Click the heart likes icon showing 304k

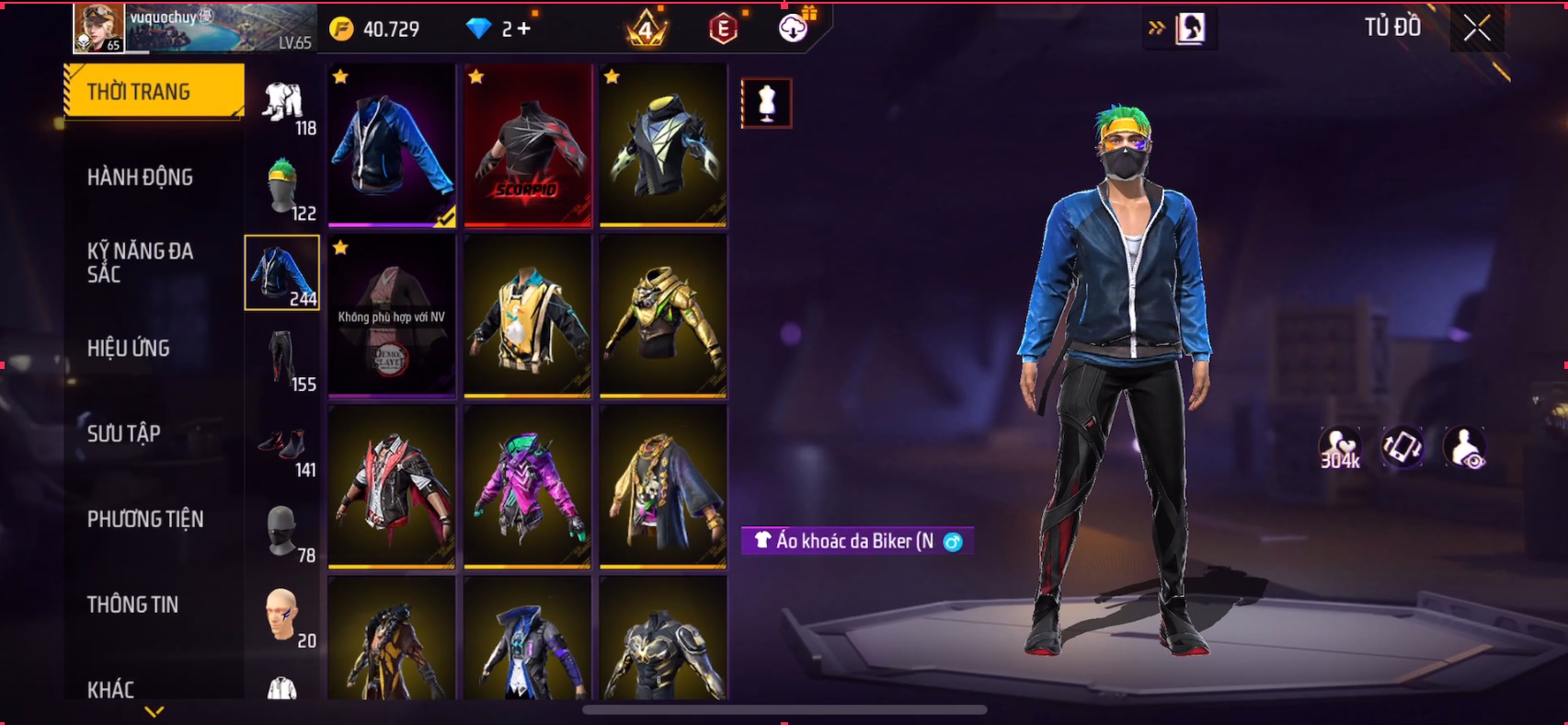coord(1340,448)
